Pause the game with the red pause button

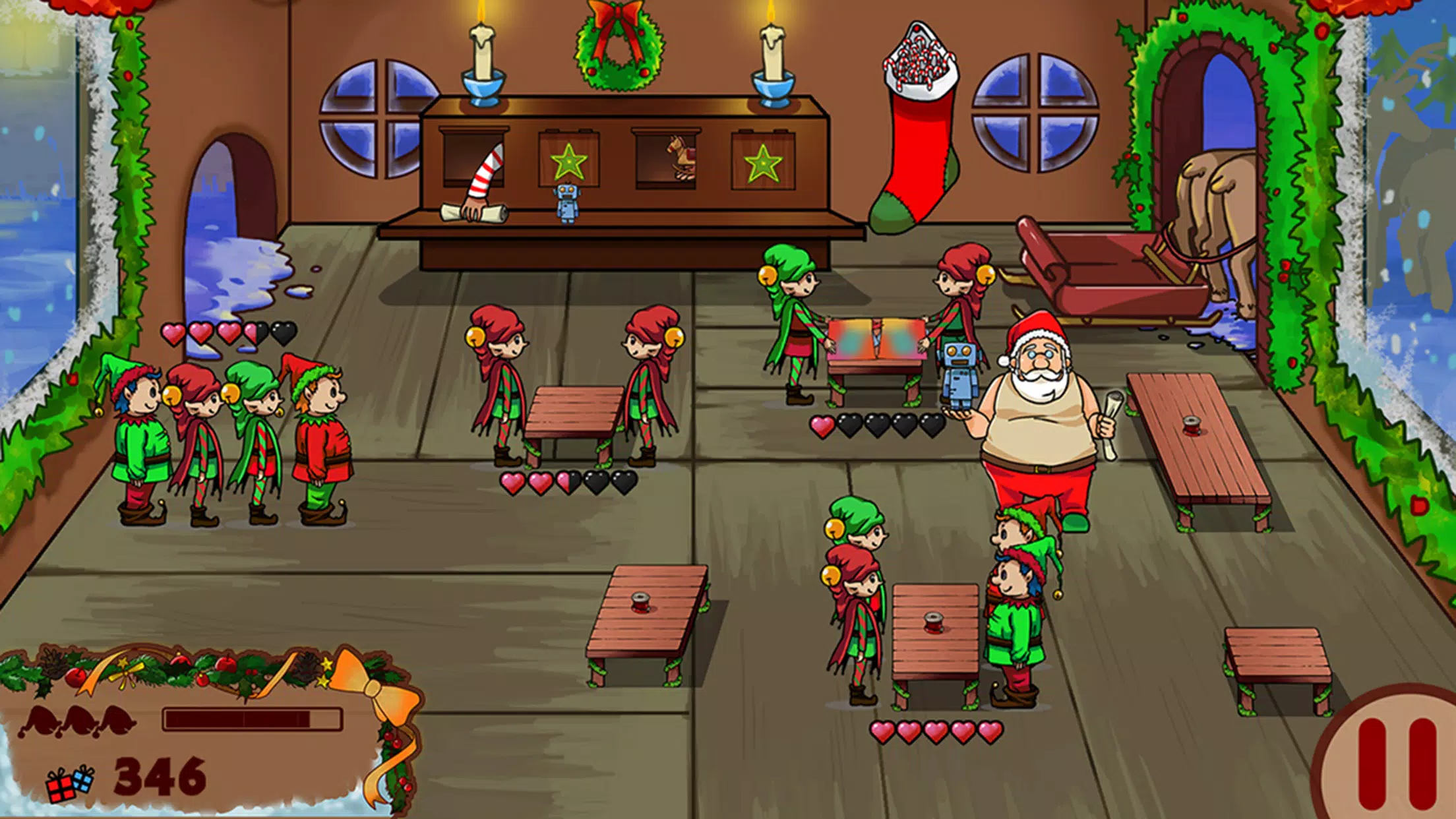coord(1397,765)
